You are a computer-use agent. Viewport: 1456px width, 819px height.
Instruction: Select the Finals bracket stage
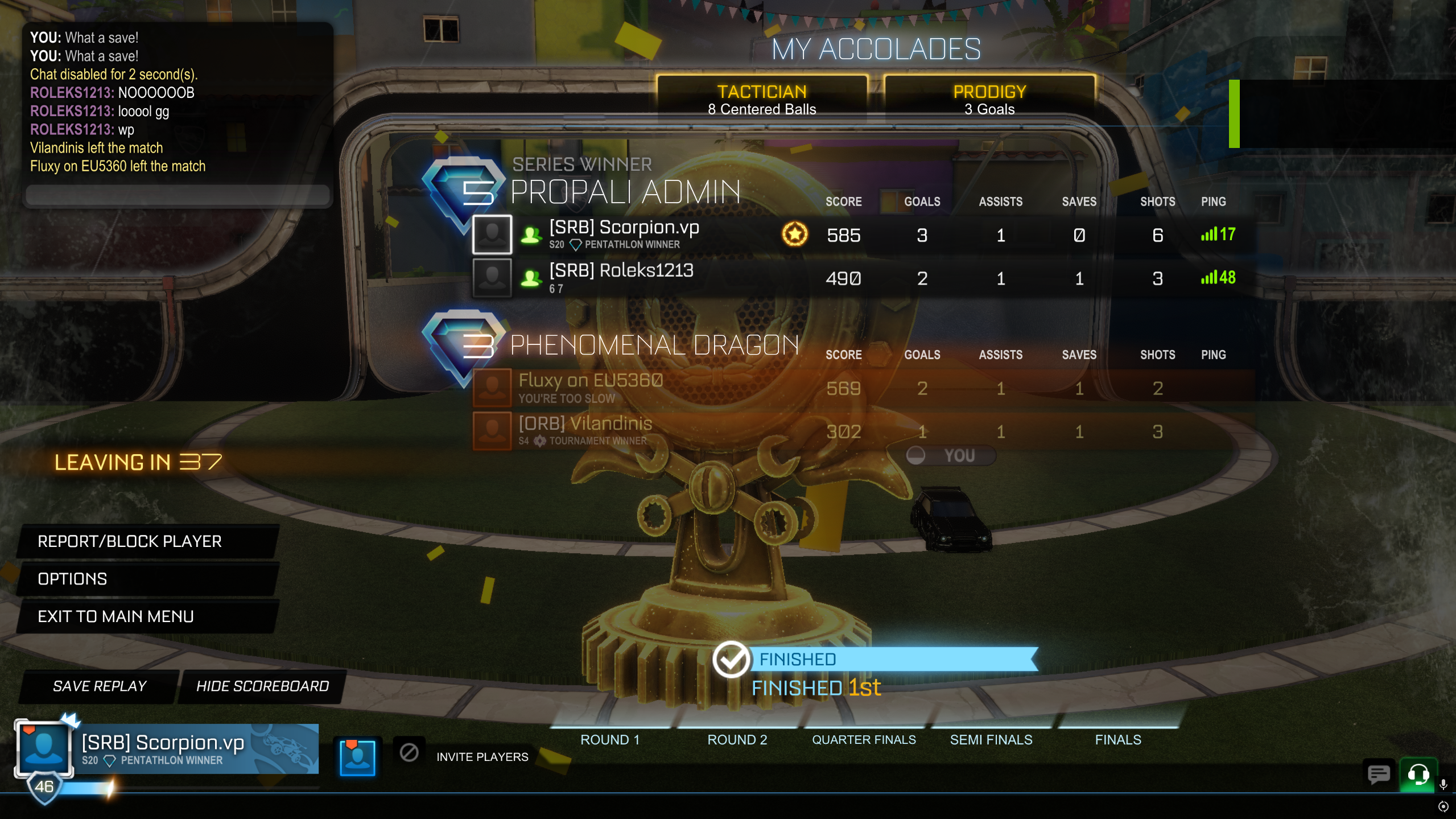pyautogui.click(x=1118, y=739)
